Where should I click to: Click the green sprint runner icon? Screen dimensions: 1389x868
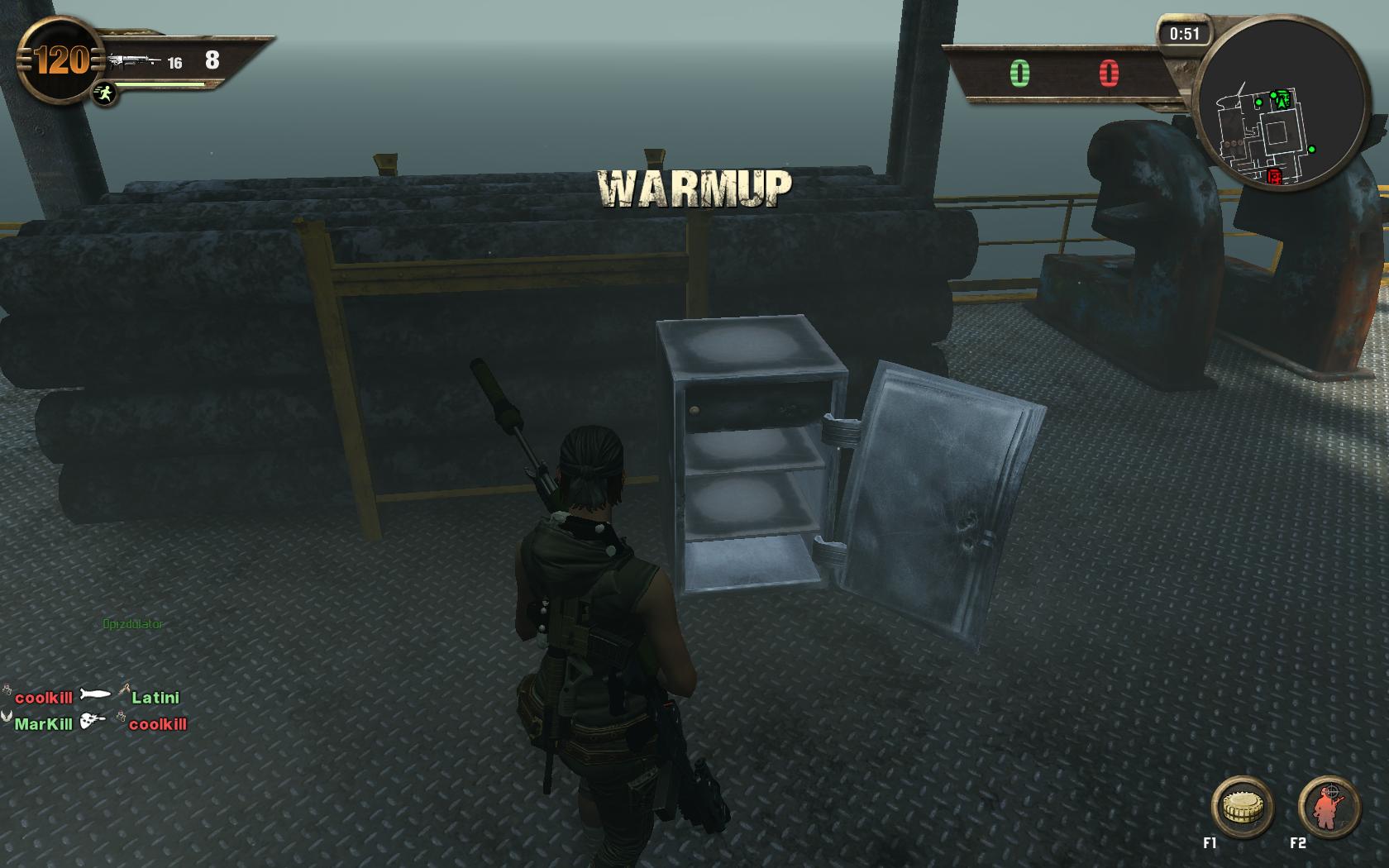click(104, 93)
